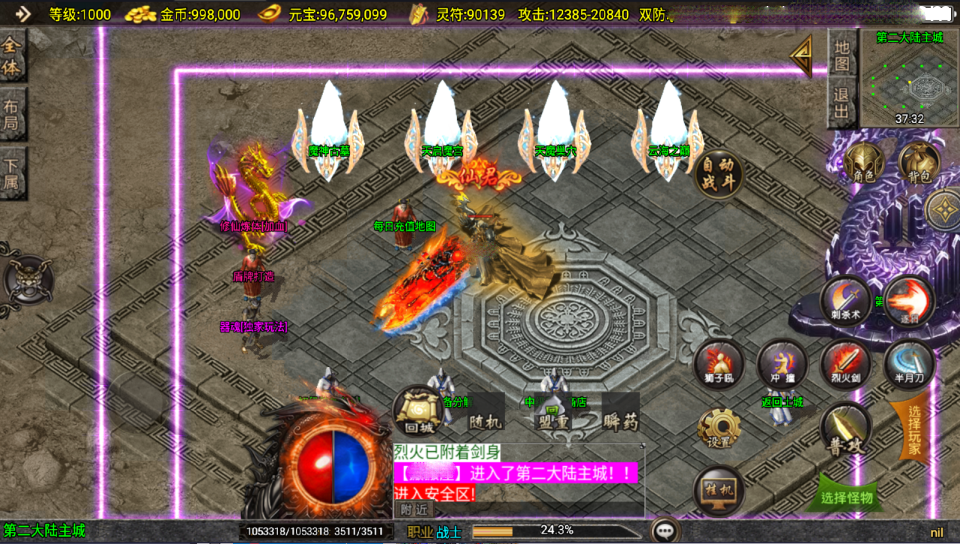Open the 地图 map button
Viewport: 960px width, 544px height.
point(842,56)
